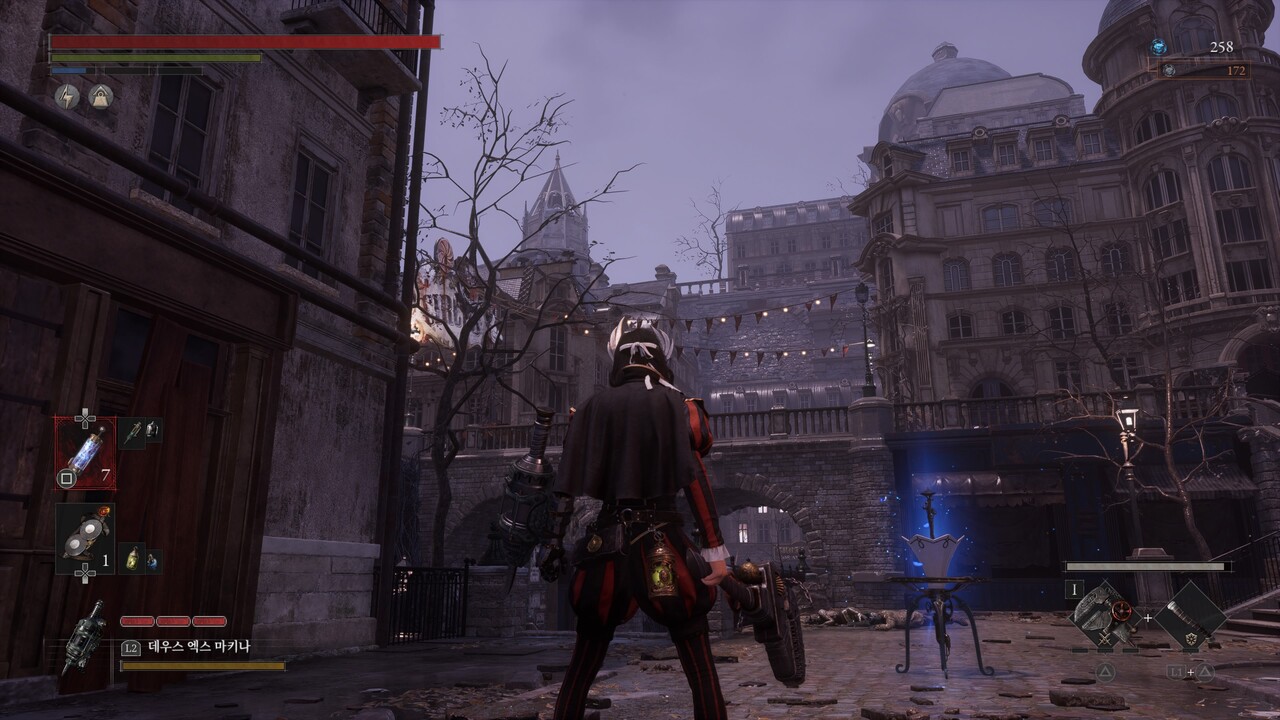Select the Legion Arm icon above Deus Ex Machina
This screenshot has width=1280, height=720.
84,635
